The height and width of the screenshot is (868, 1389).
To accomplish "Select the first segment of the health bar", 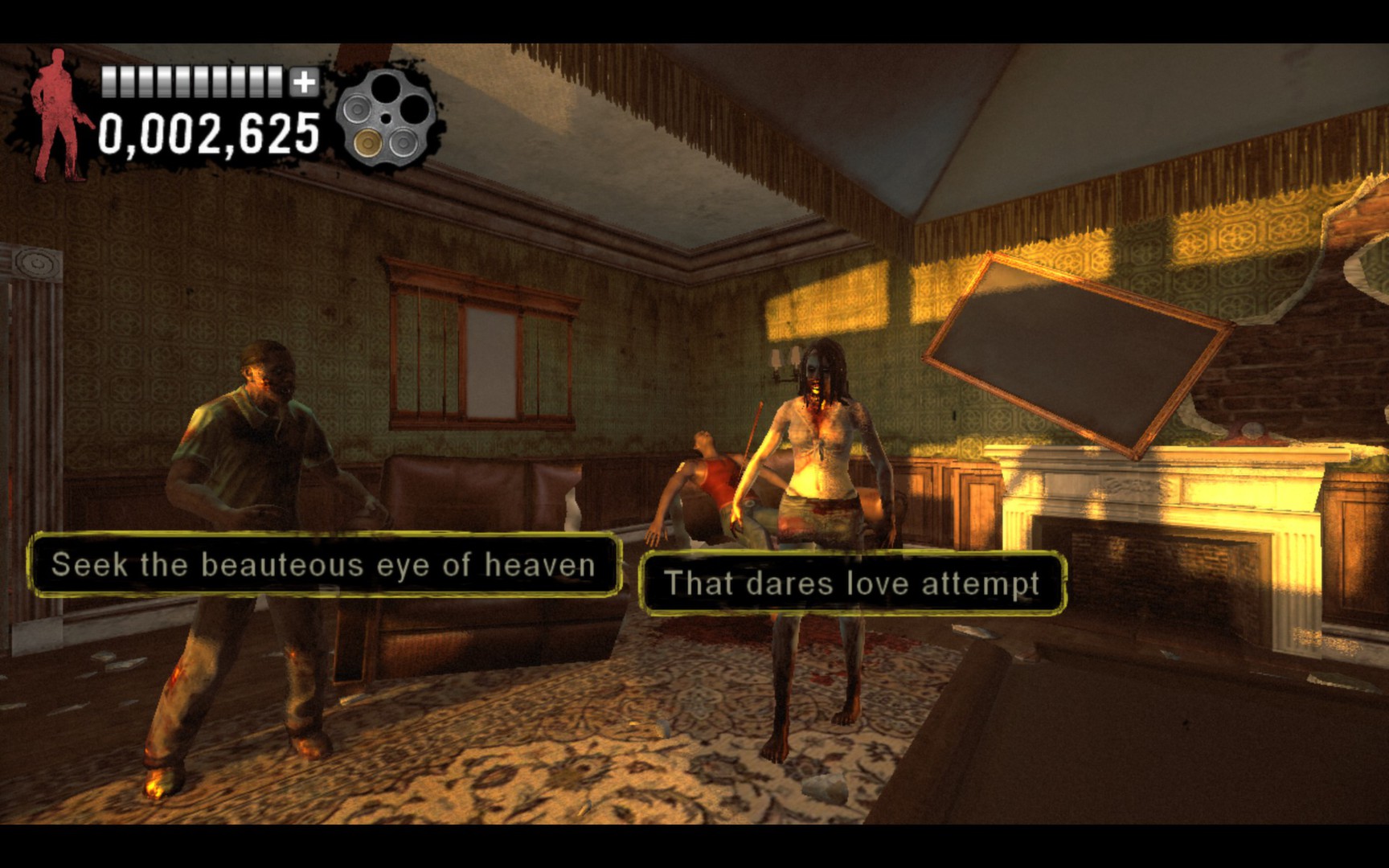I will (108, 82).
